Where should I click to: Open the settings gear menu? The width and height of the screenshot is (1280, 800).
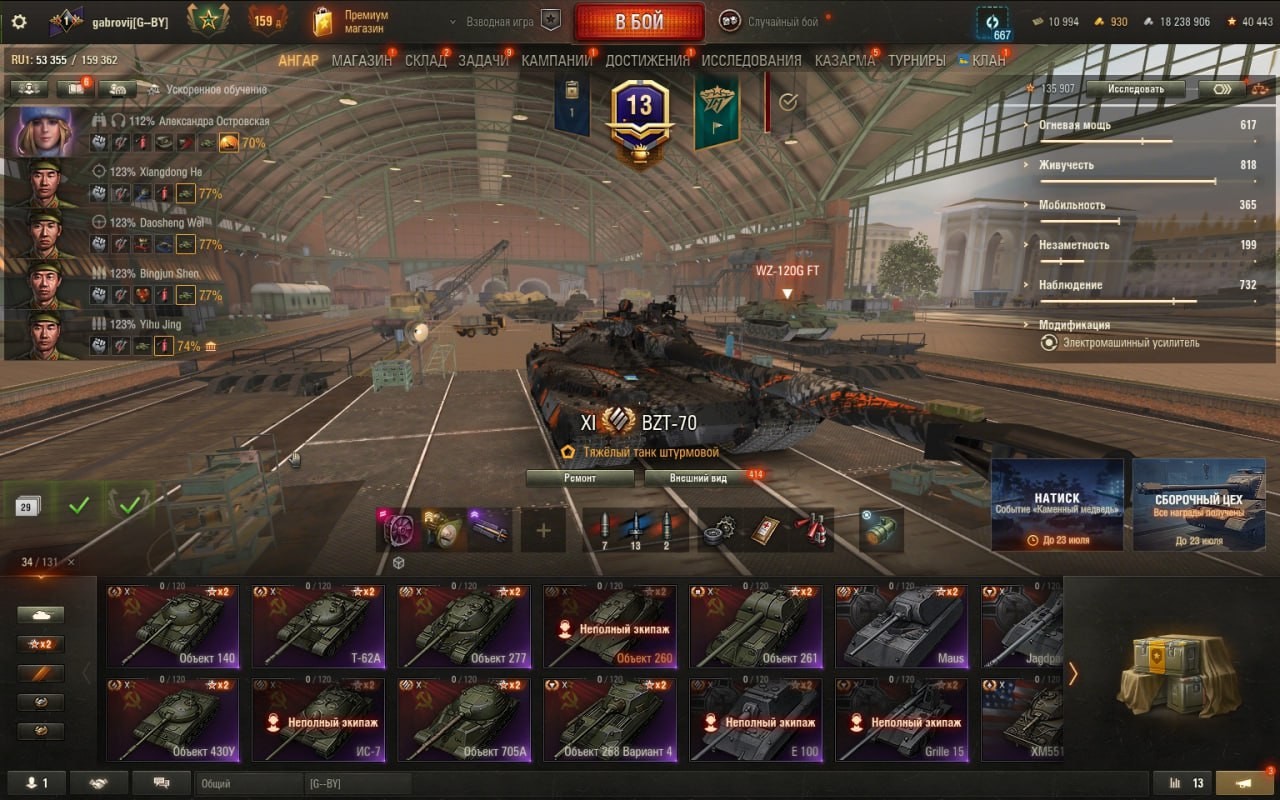pyautogui.click(x=19, y=22)
